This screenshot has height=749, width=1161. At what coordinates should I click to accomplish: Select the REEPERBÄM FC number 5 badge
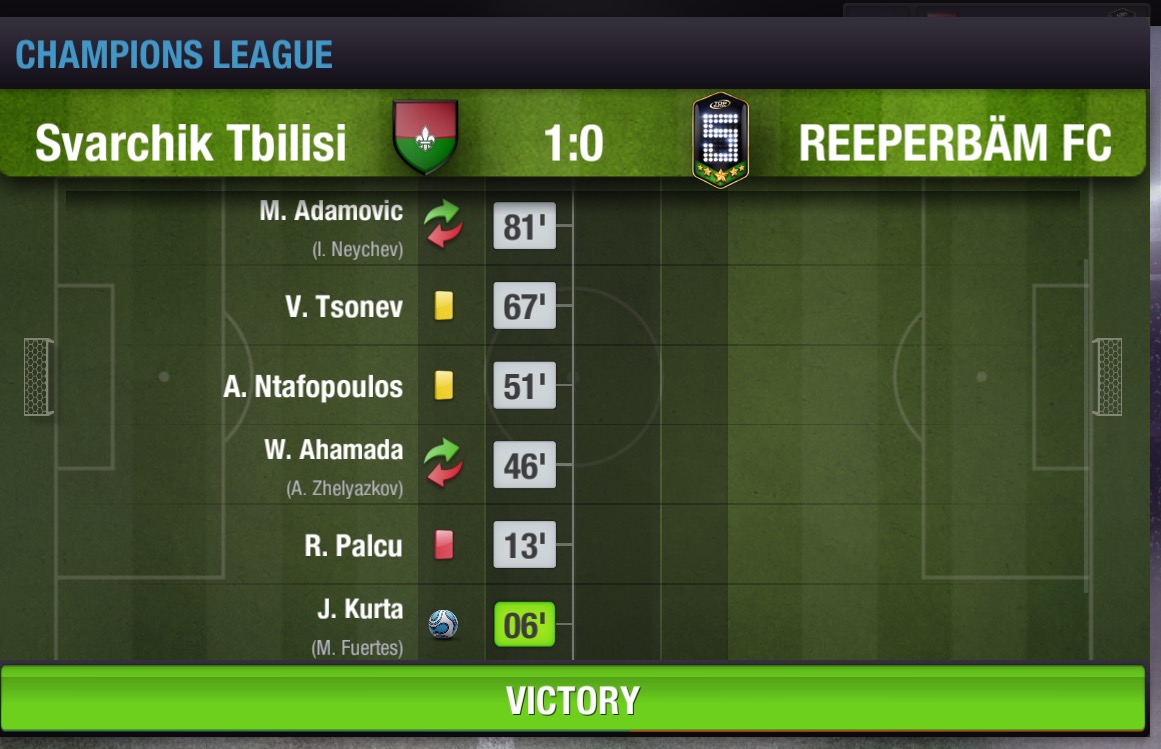point(720,138)
